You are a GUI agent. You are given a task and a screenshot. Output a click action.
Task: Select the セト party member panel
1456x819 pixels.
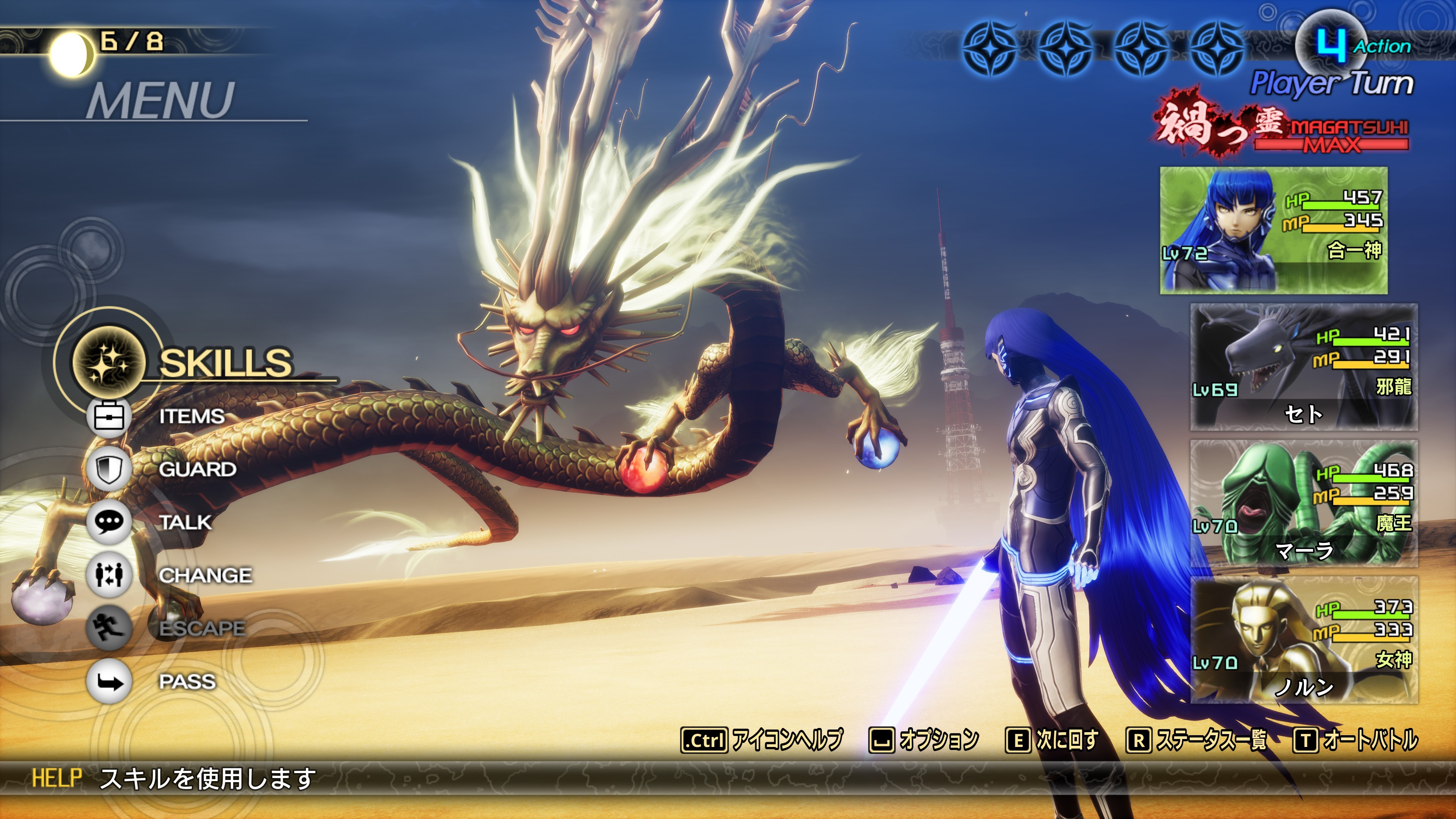(1304, 367)
